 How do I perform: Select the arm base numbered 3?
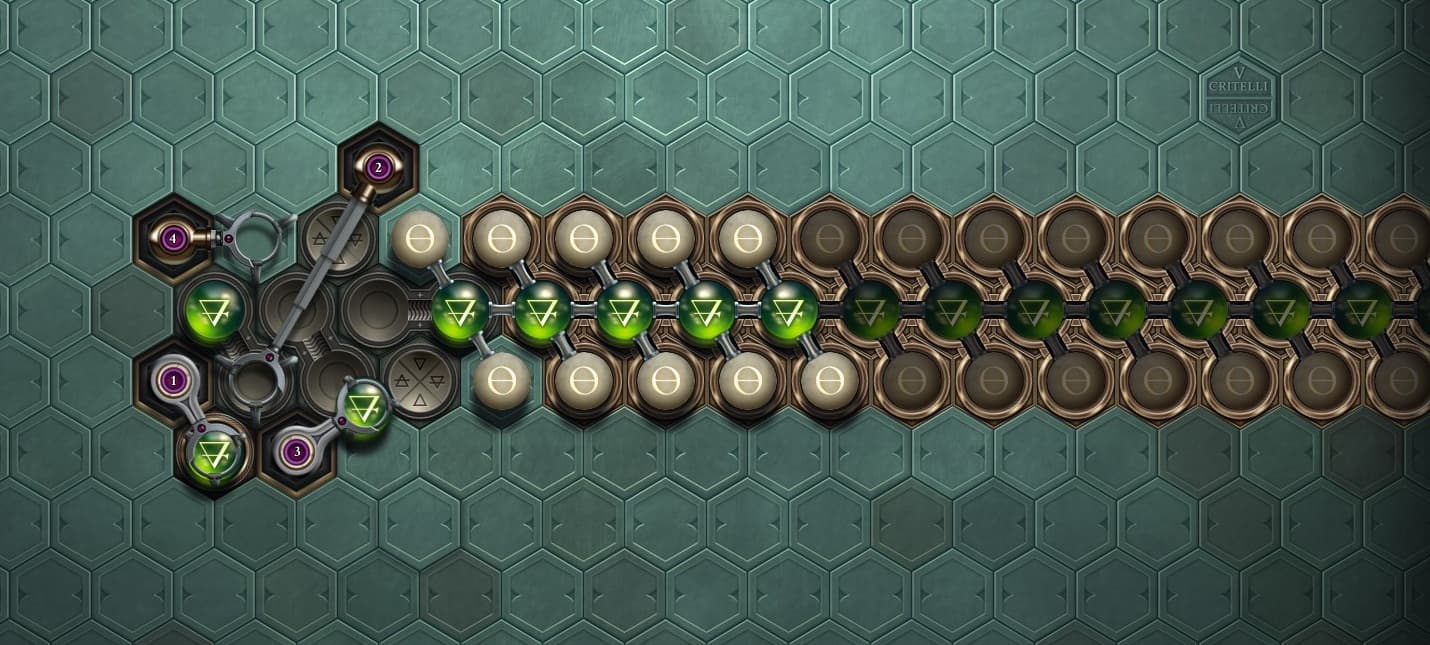(x=296, y=452)
